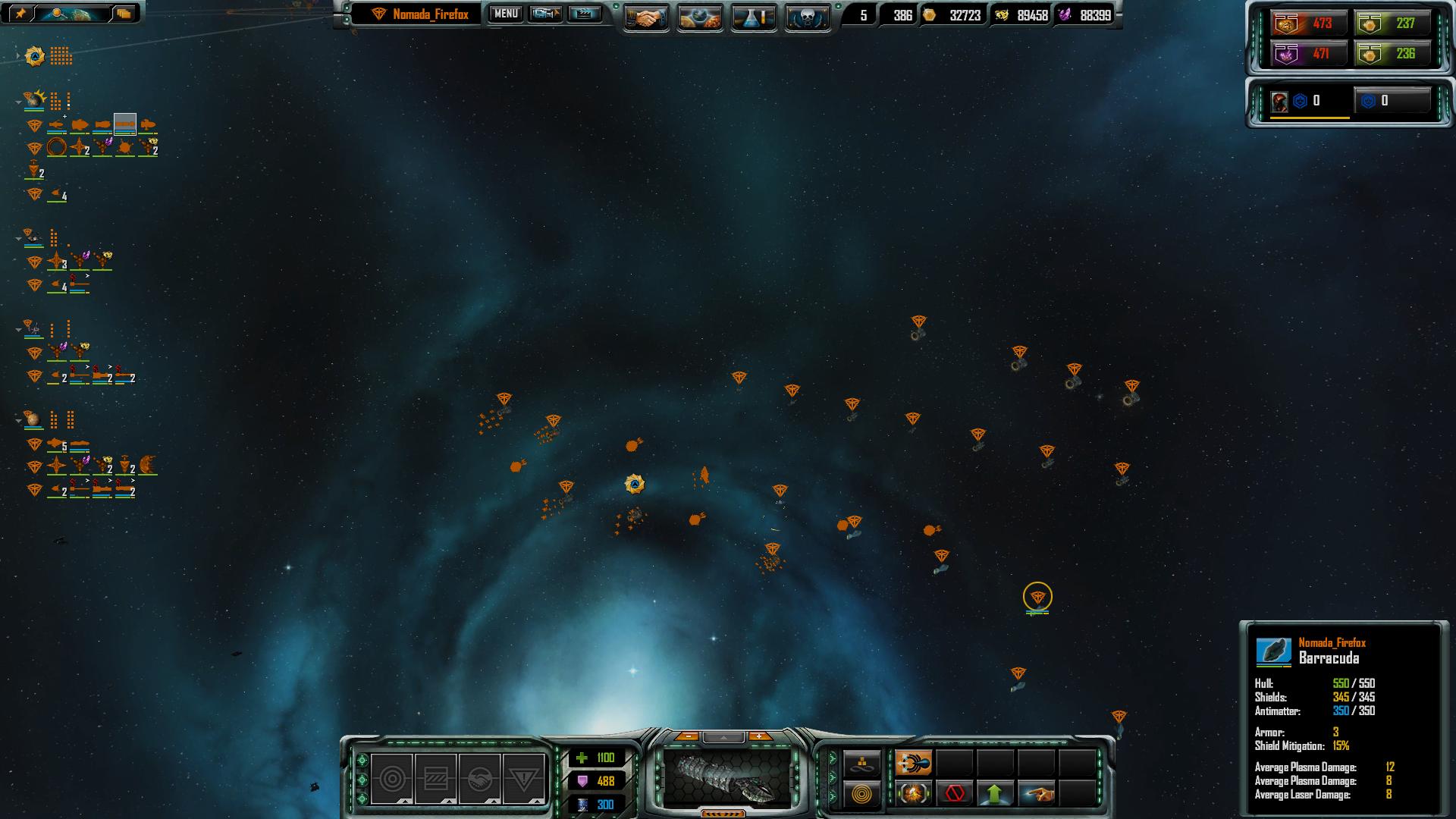This screenshot has height=819, width=1456.
Task: Select the highlighted ship in the empire tree
Action: 125,124
